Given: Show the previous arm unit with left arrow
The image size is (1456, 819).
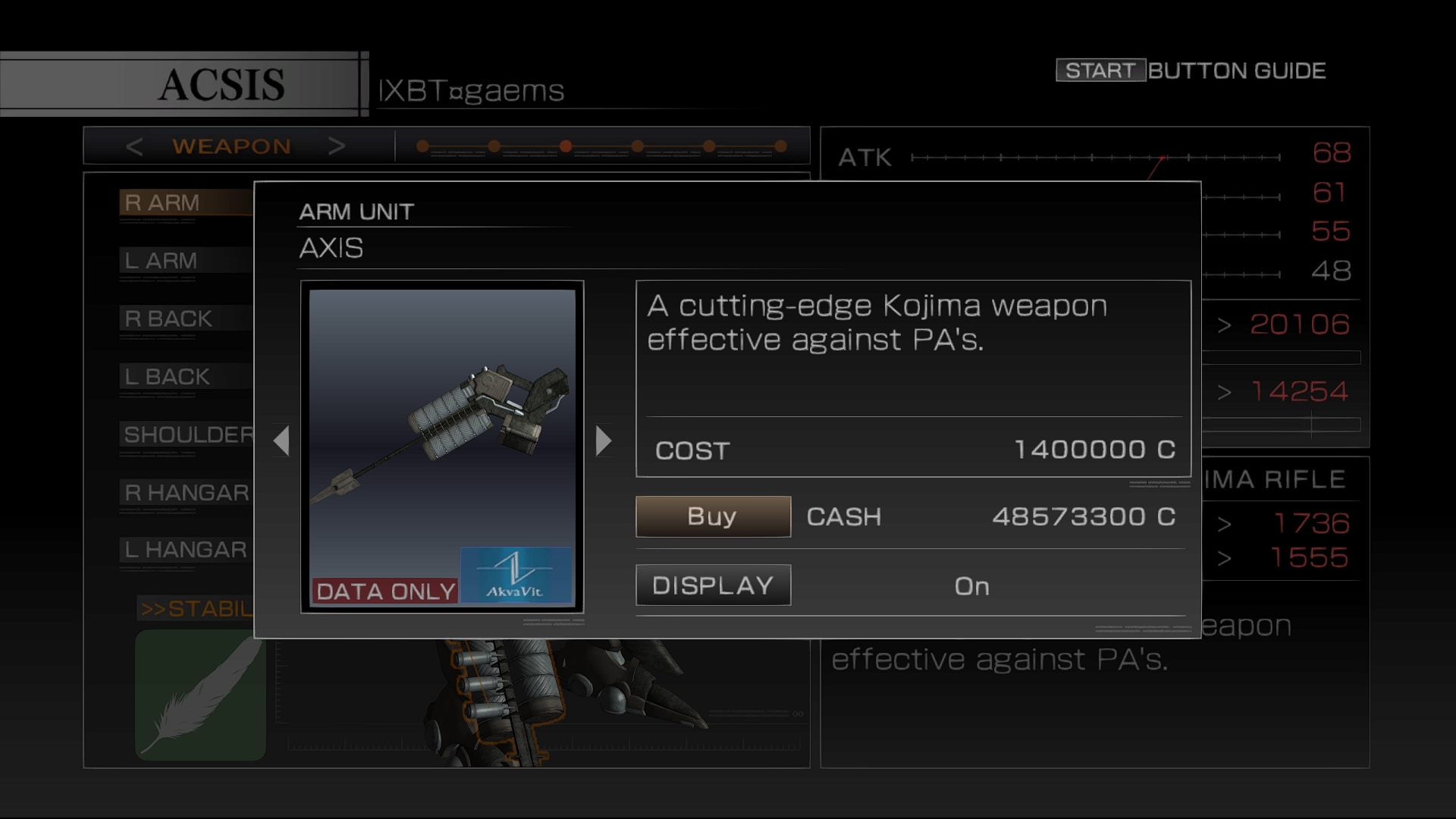Looking at the screenshot, I should click(x=282, y=441).
